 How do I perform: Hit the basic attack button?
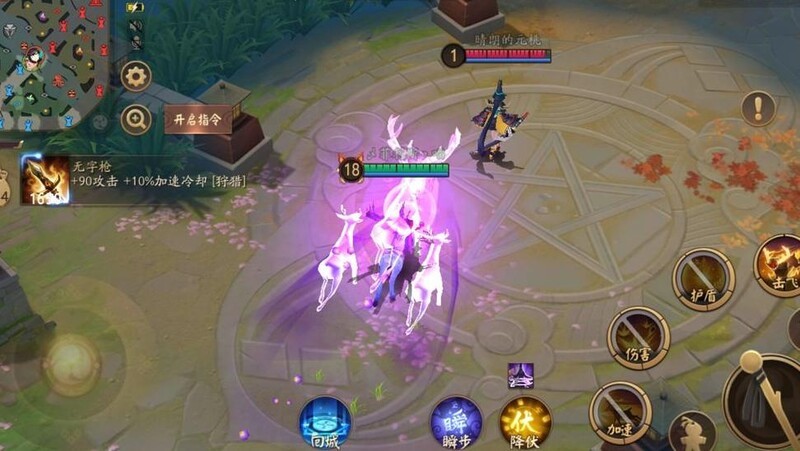768,398
